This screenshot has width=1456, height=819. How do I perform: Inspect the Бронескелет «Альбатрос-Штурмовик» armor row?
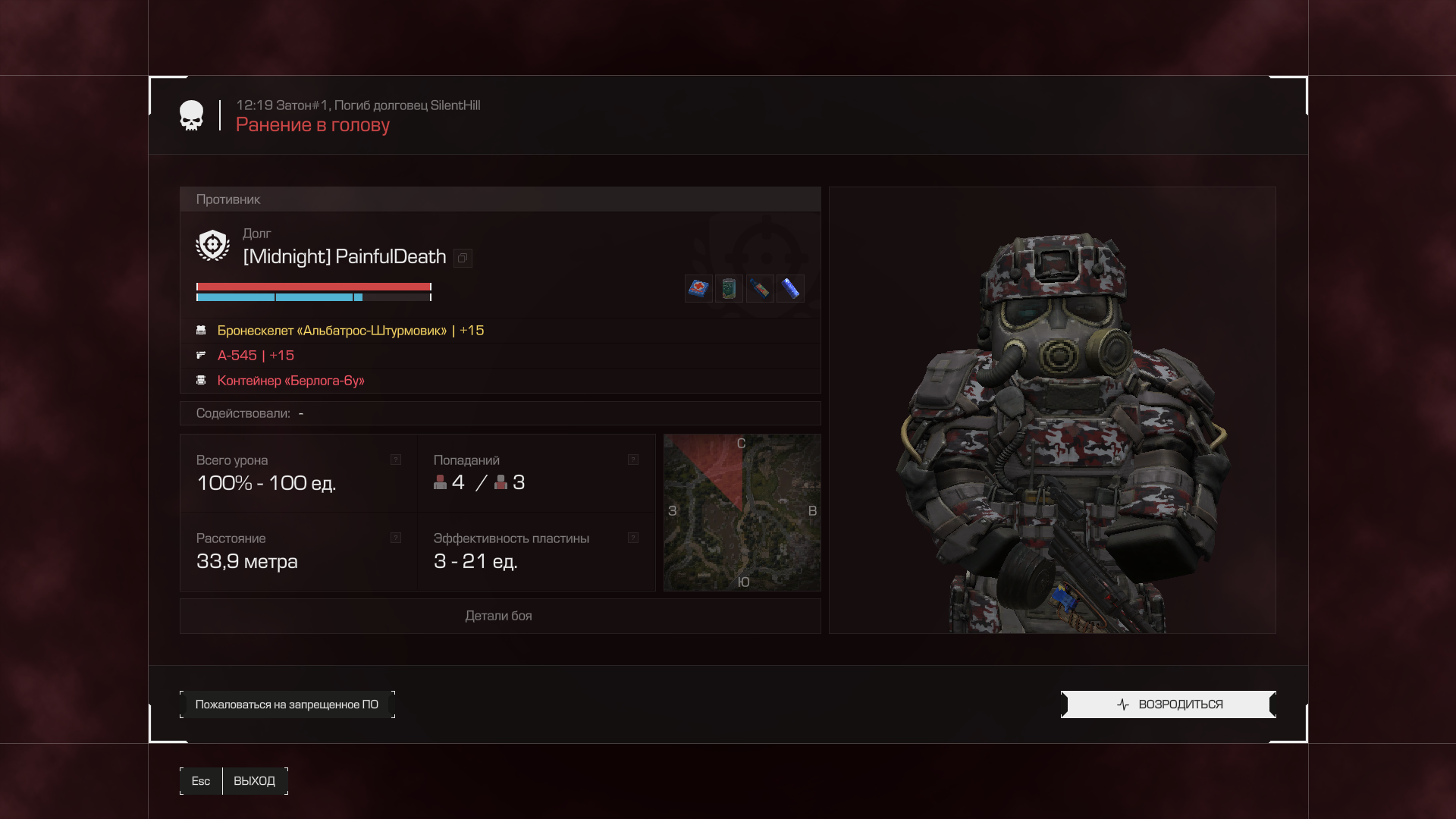point(350,331)
